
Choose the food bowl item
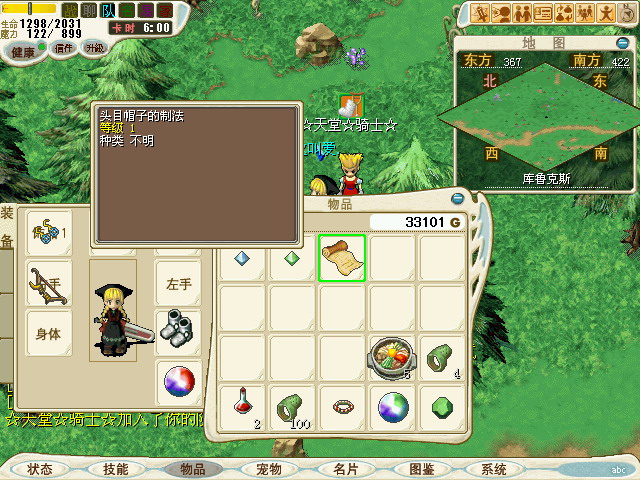[392, 358]
